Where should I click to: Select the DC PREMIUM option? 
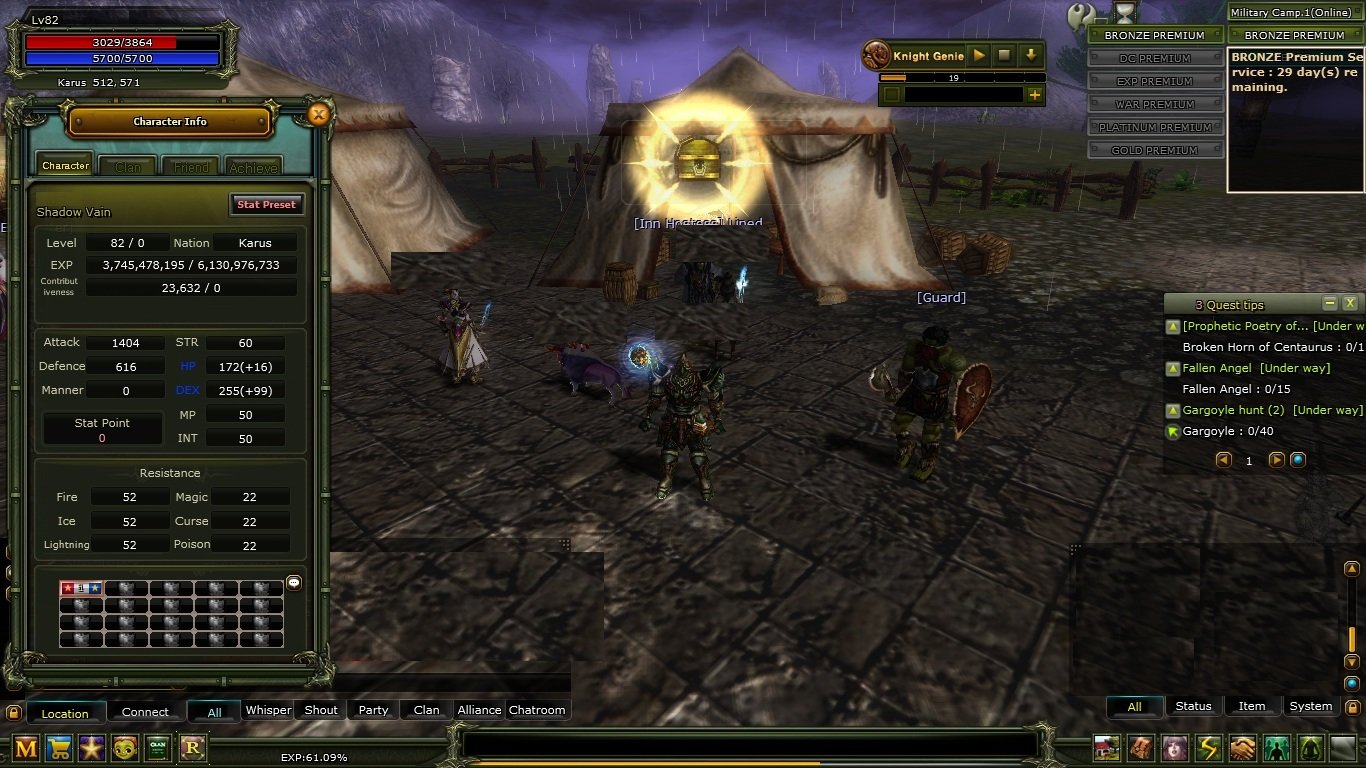[1155, 58]
